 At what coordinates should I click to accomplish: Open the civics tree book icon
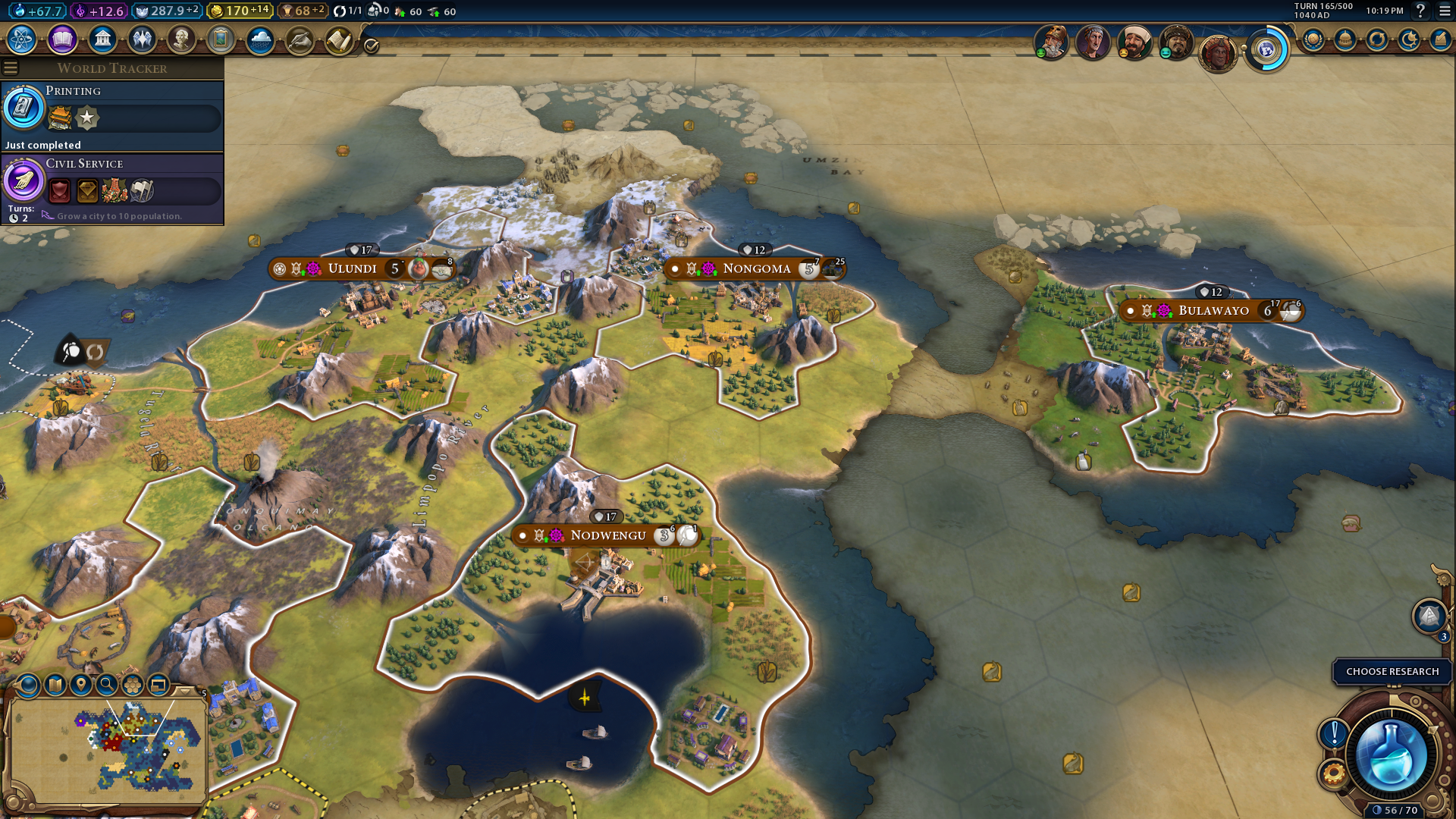(62, 39)
